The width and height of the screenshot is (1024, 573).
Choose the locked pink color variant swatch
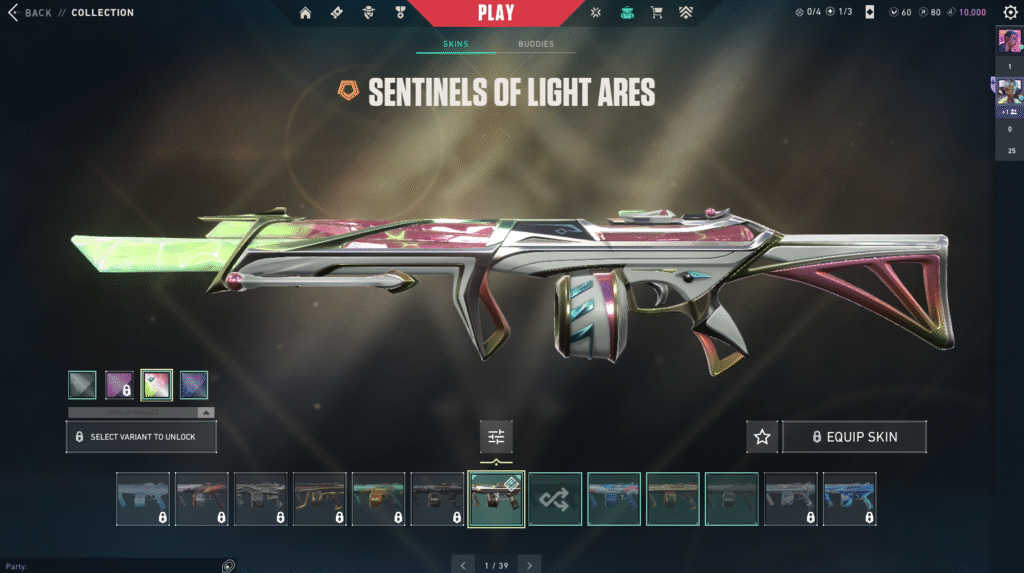[x=120, y=385]
